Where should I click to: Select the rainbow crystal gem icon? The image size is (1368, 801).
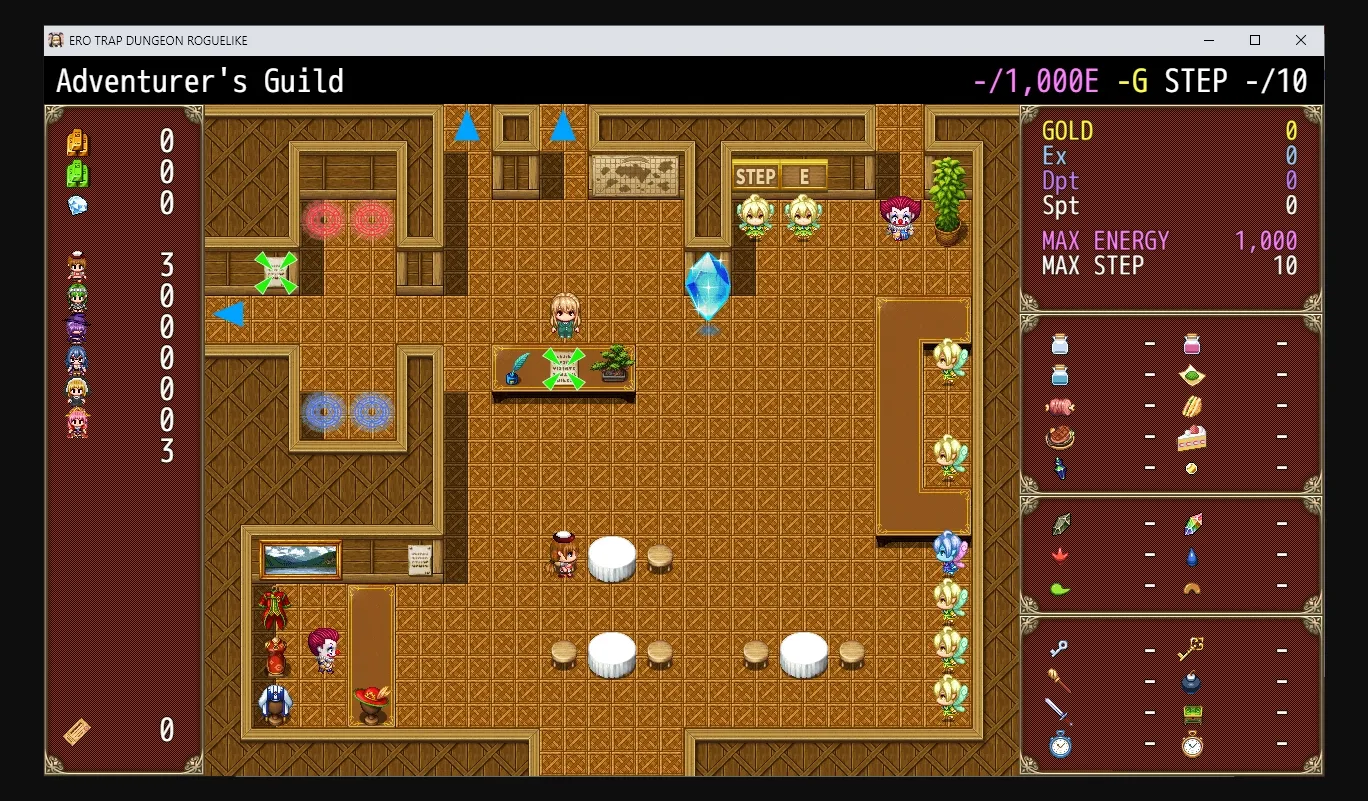point(1192,524)
